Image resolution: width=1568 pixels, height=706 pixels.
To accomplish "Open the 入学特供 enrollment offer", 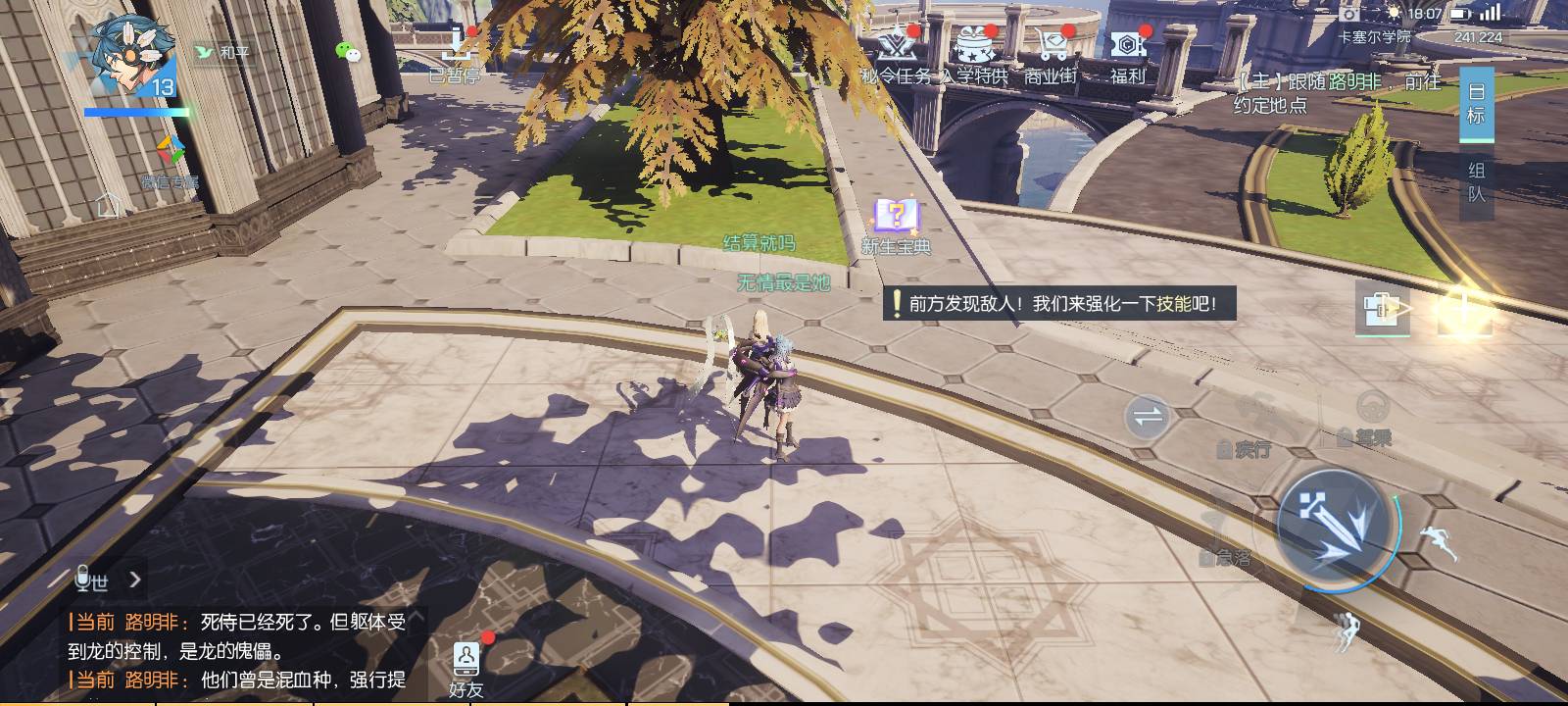I will pyautogui.click(x=974, y=55).
